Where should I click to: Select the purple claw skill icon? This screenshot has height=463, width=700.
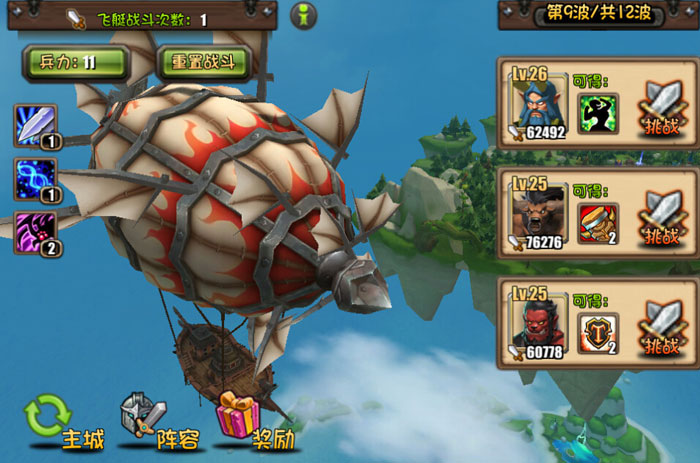pyautogui.click(x=36, y=233)
